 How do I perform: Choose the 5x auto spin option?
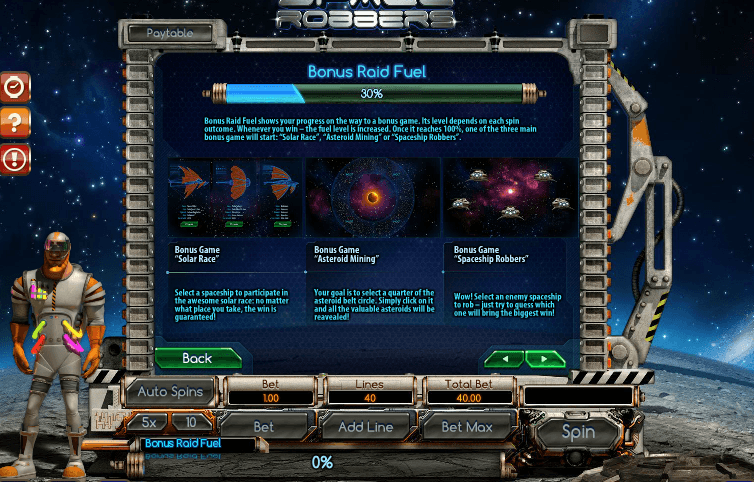tap(148, 422)
